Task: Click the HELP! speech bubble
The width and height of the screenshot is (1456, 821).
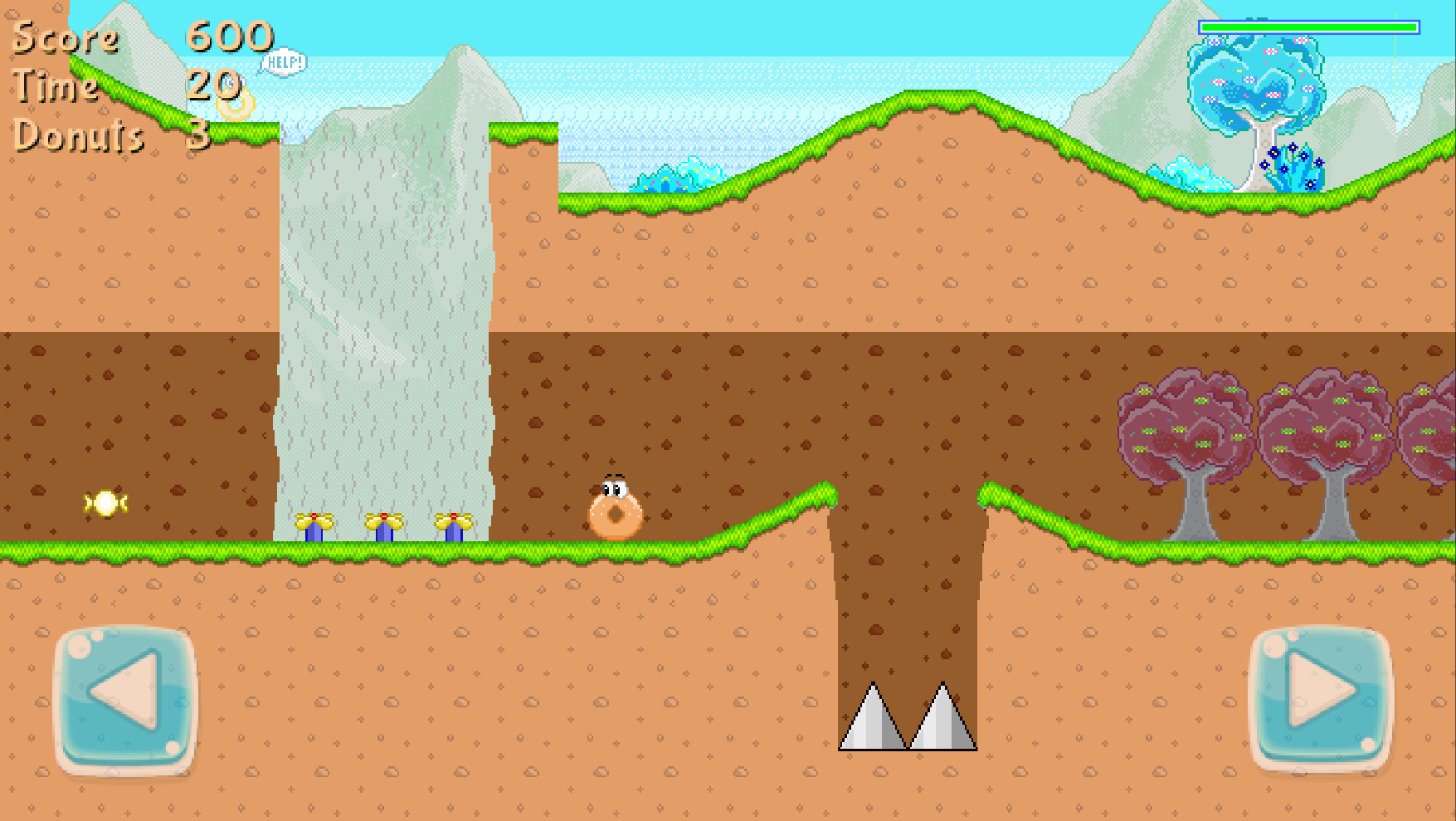Action: coord(285,61)
